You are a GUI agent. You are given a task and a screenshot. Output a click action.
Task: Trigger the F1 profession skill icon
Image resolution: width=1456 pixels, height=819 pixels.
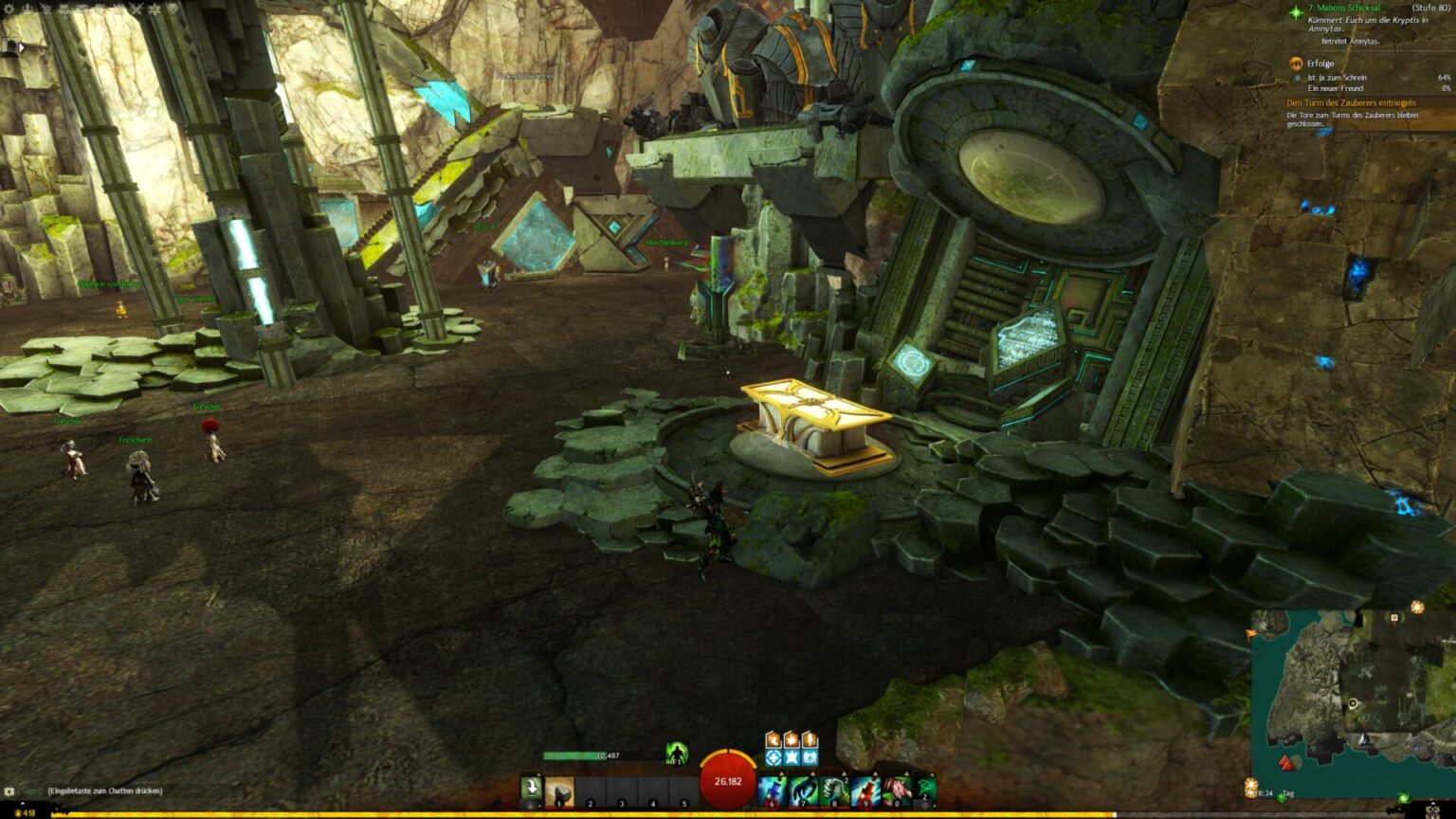click(x=677, y=754)
